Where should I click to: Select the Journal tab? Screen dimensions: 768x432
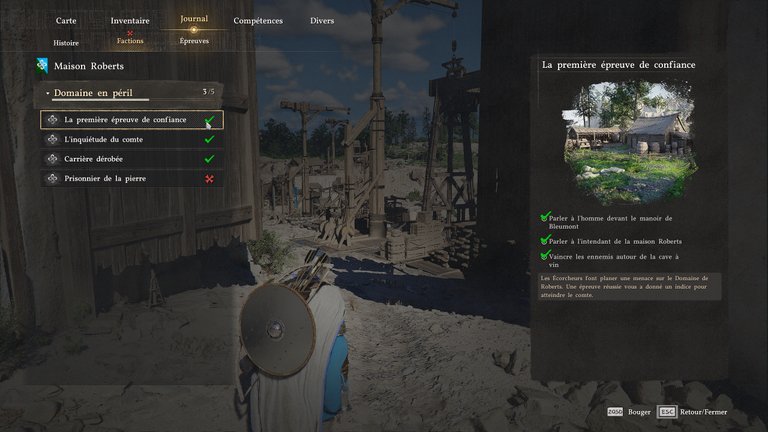(194, 19)
